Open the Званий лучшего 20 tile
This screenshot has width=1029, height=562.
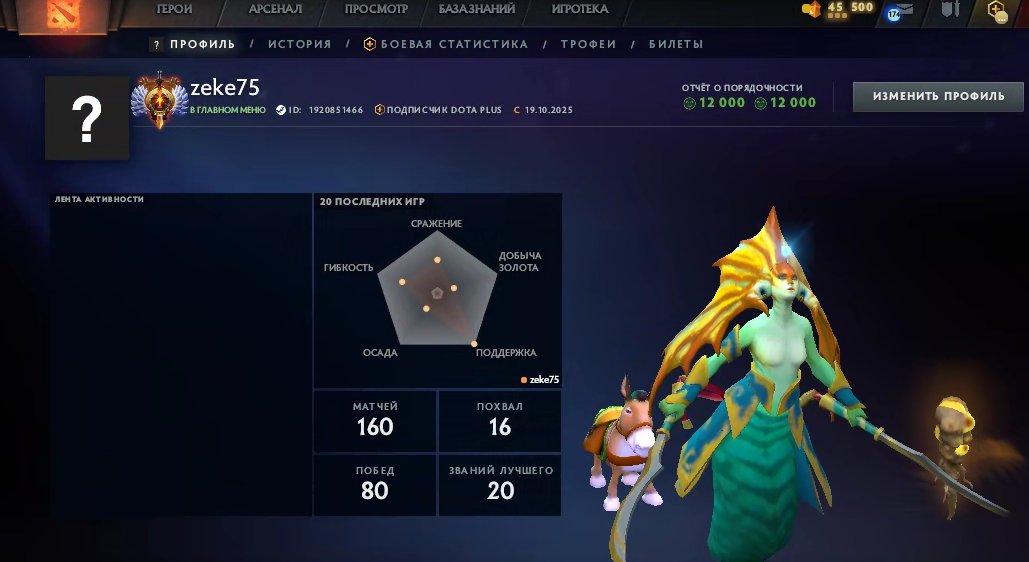pyautogui.click(x=500, y=484)
